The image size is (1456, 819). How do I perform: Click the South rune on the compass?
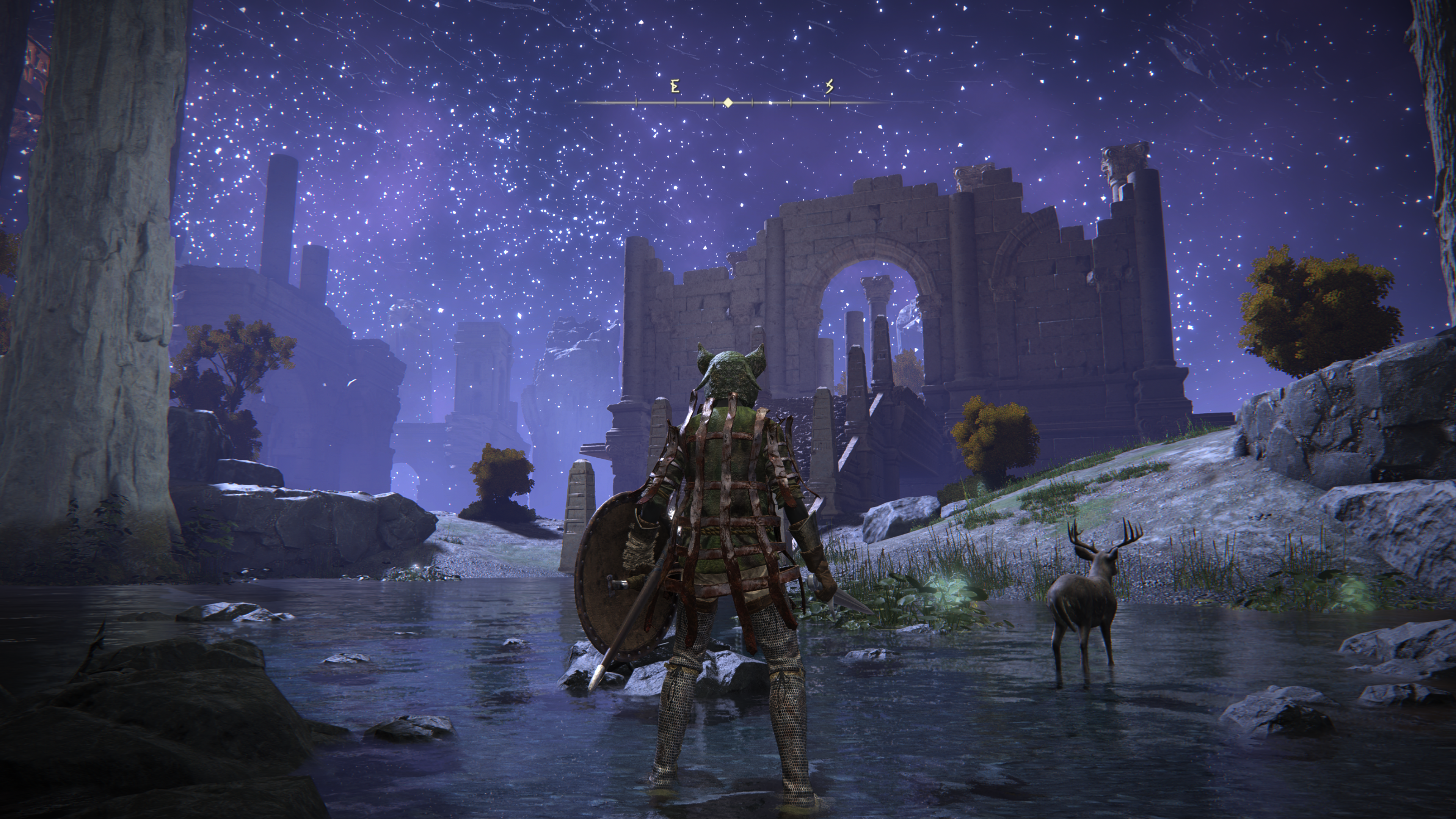829,86
